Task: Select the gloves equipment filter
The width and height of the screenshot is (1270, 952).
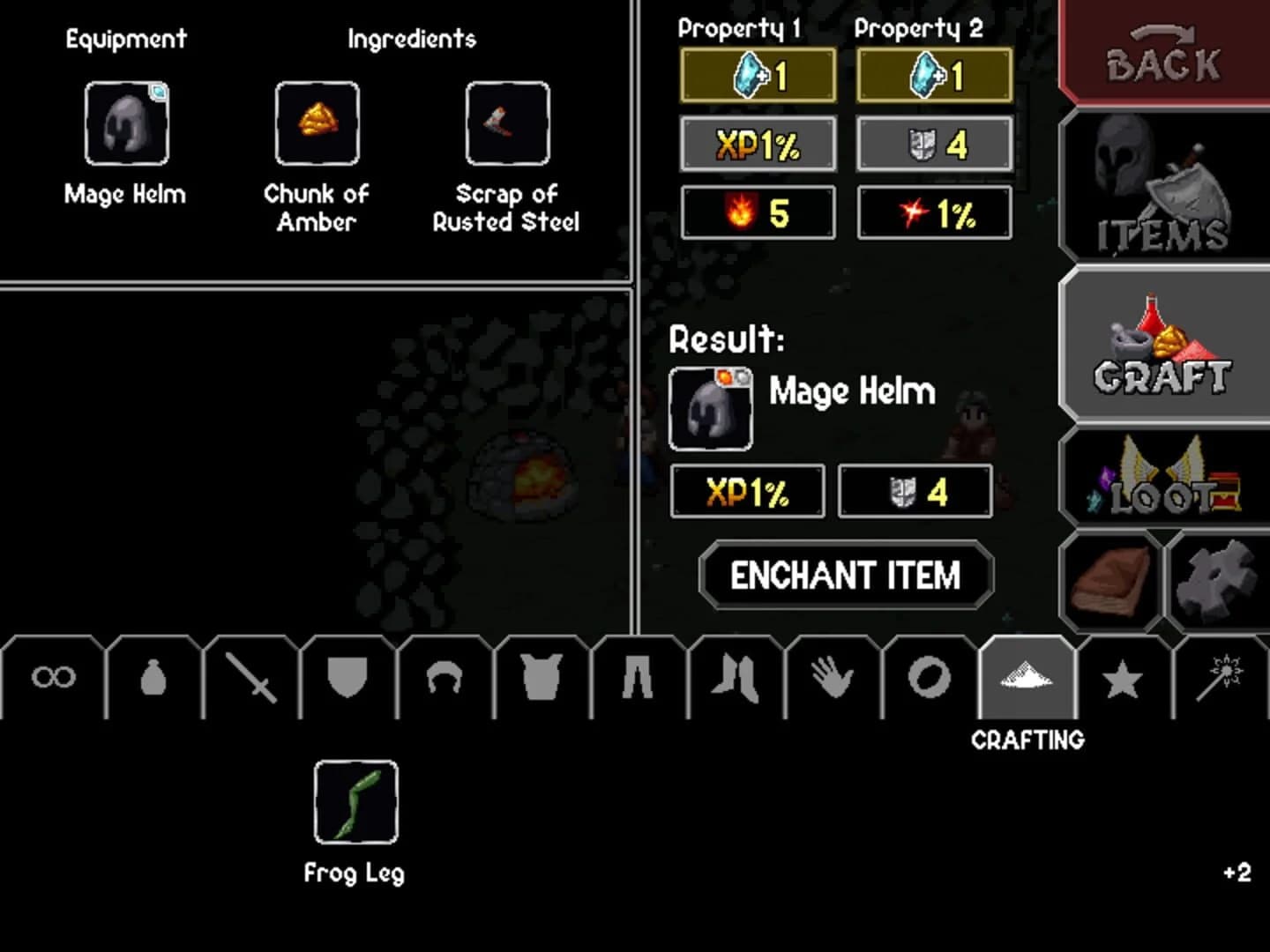Action: tap(832, 679)
